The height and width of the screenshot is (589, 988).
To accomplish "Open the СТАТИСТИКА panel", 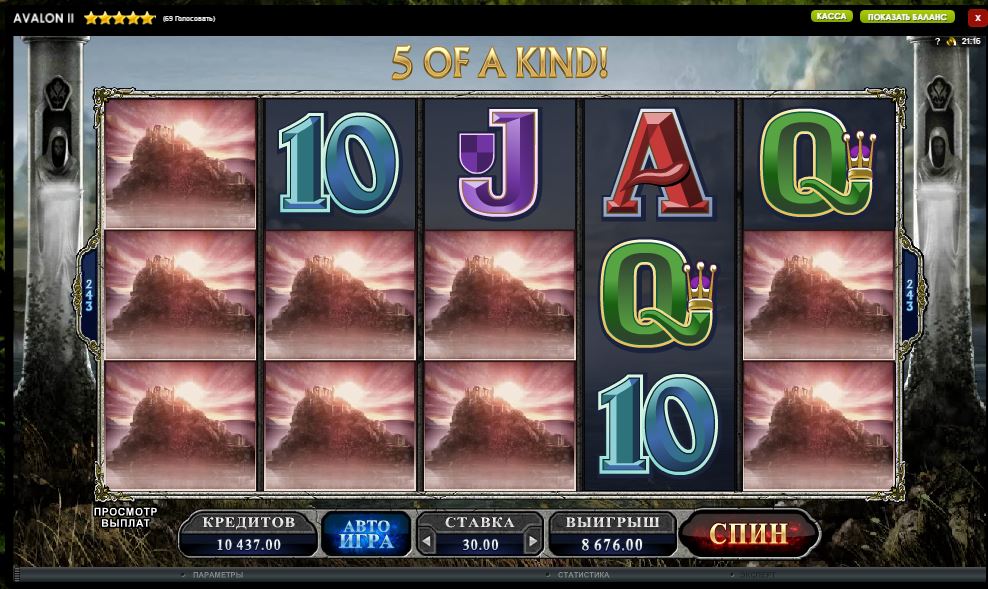I will pos(583,575).
